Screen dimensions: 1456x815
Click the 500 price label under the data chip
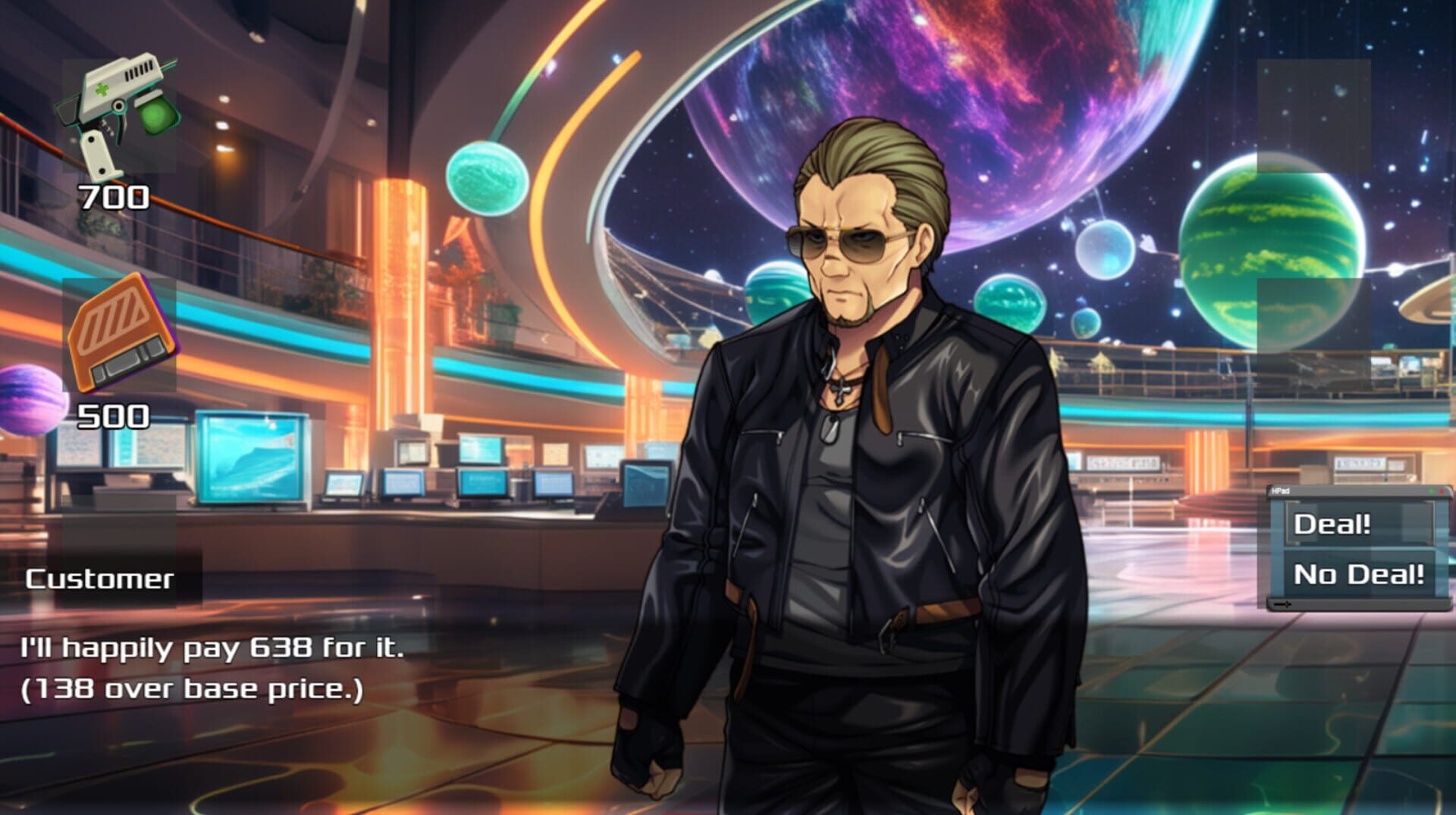pos(114,415)
